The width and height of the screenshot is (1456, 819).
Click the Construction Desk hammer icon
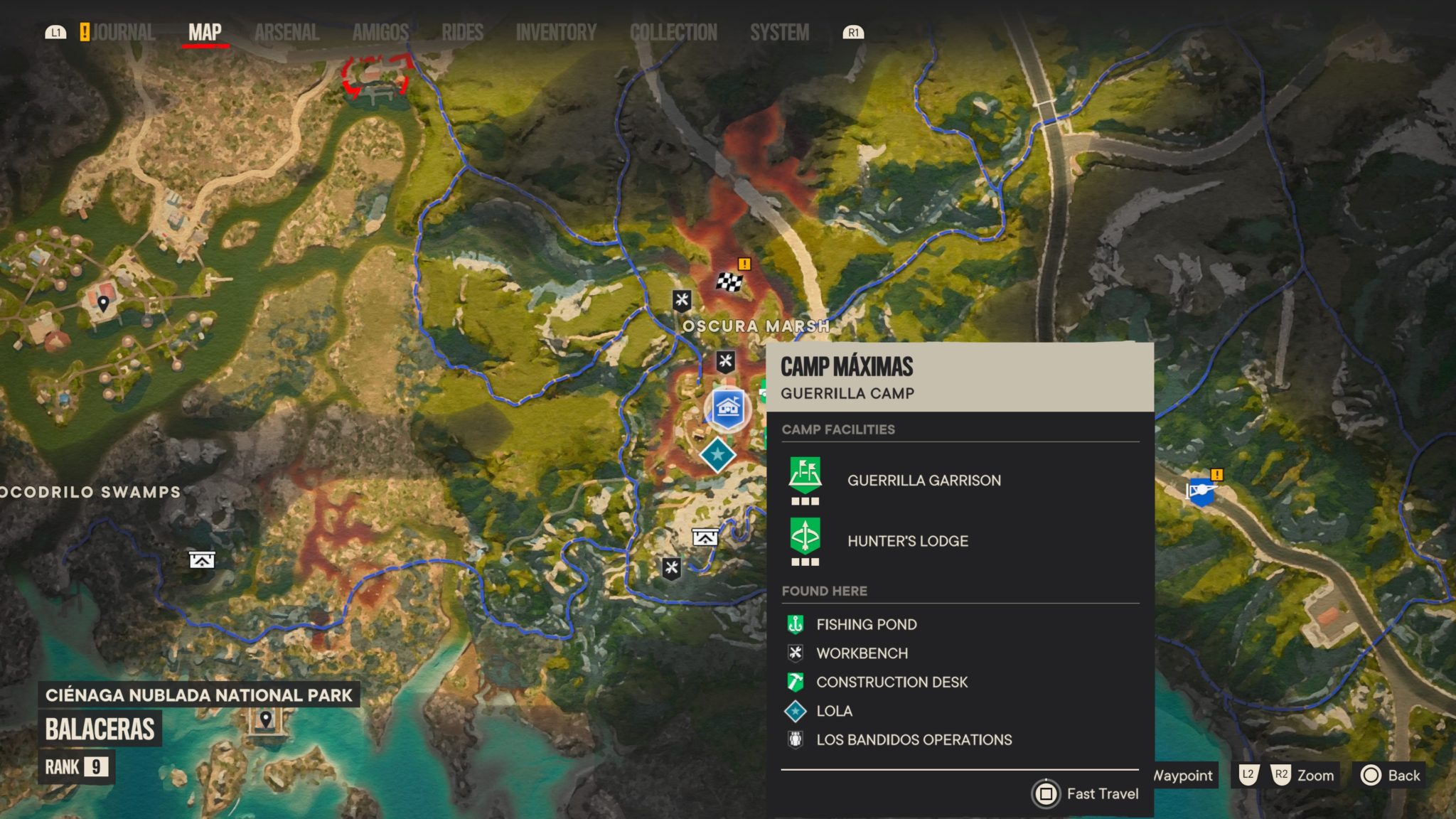click(794, 682)
